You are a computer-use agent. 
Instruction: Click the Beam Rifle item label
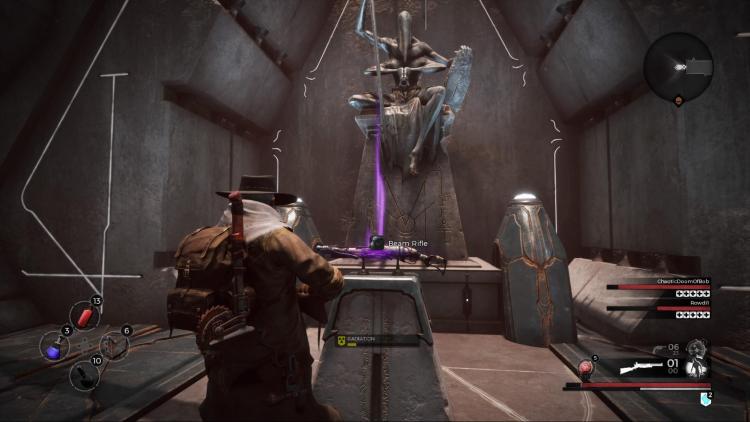408,243
